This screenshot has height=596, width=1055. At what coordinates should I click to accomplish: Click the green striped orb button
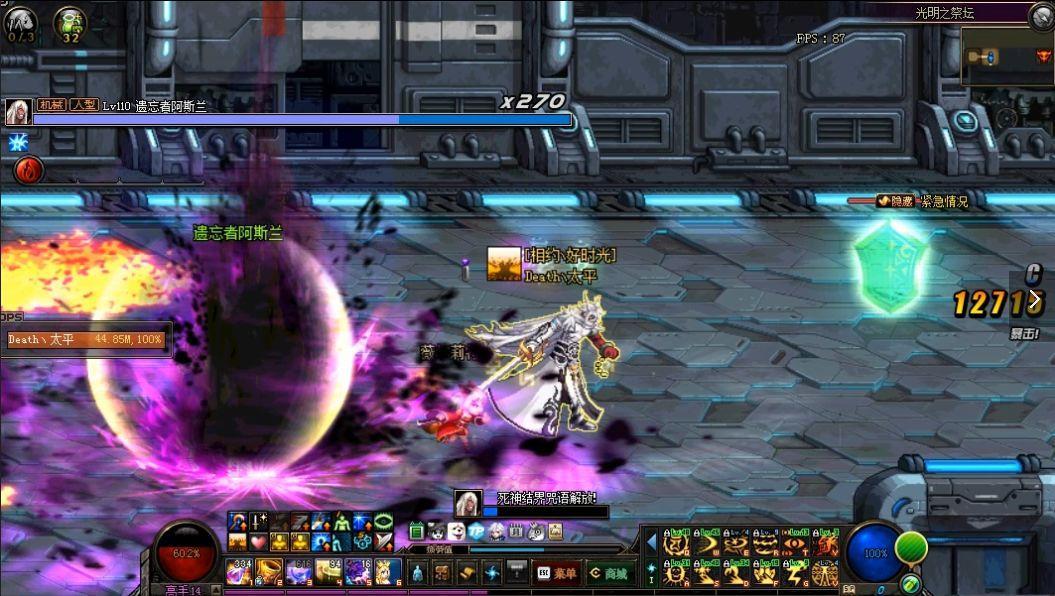point(911,548)
